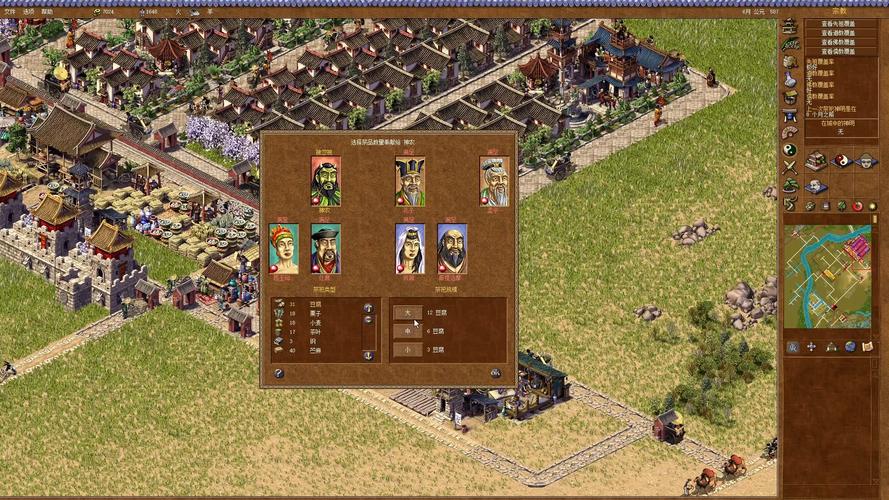Choose the small (小) offering size
Screen dimensions: 889x500
click(x=407, y=350)
